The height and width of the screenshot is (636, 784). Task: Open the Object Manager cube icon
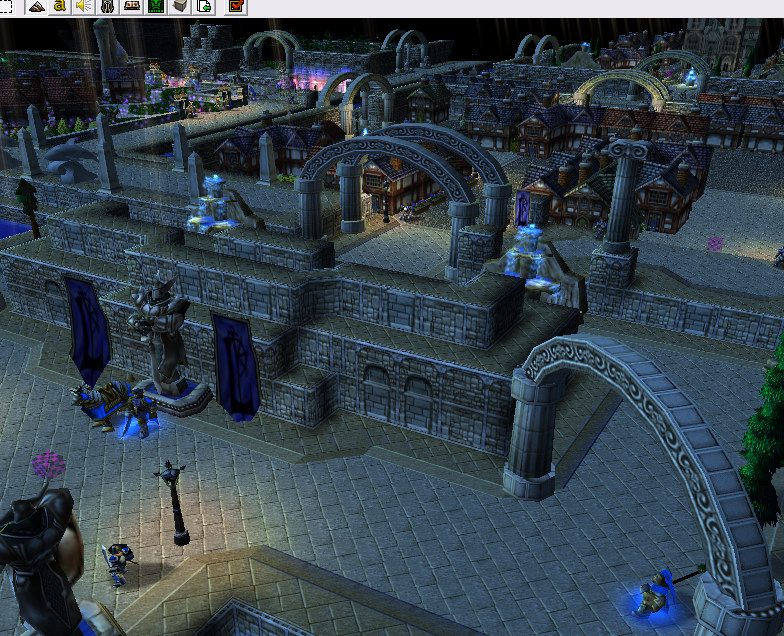coord(180,6)
